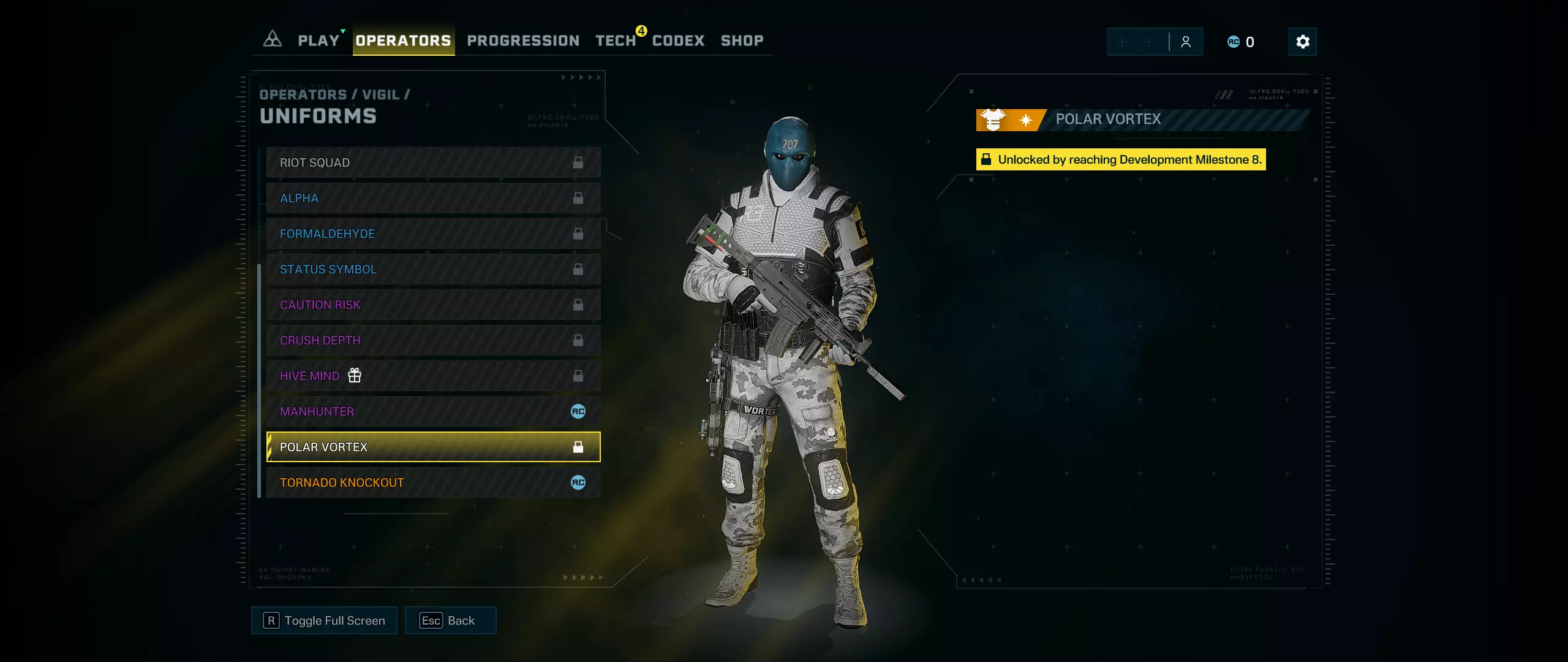1568x662 pixels.
Task: Select the Tornado Knockout uniform
Action: 433,482
